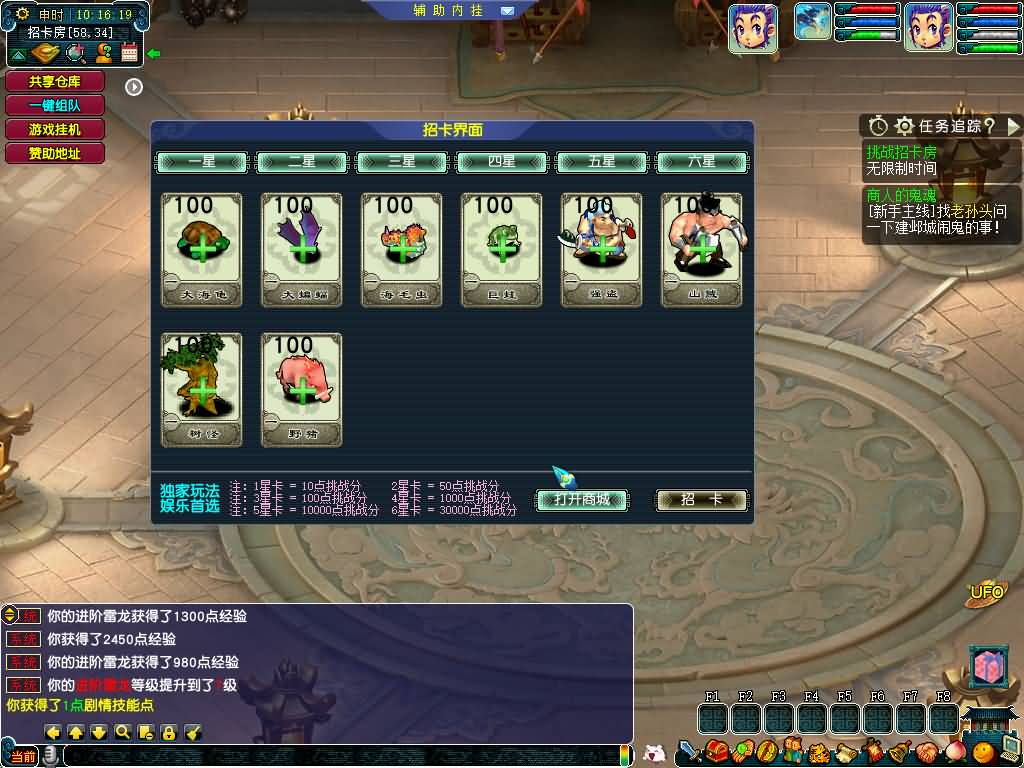Open the 赞助地址 sponsor link

pyautogui.click(x=54, y=154)
